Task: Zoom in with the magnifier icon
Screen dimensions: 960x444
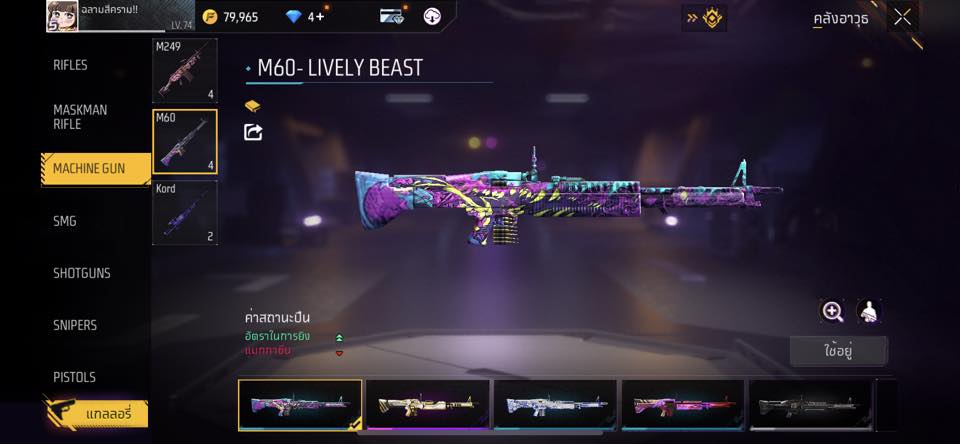Action: pyautogui.click(x=832, y=311)
